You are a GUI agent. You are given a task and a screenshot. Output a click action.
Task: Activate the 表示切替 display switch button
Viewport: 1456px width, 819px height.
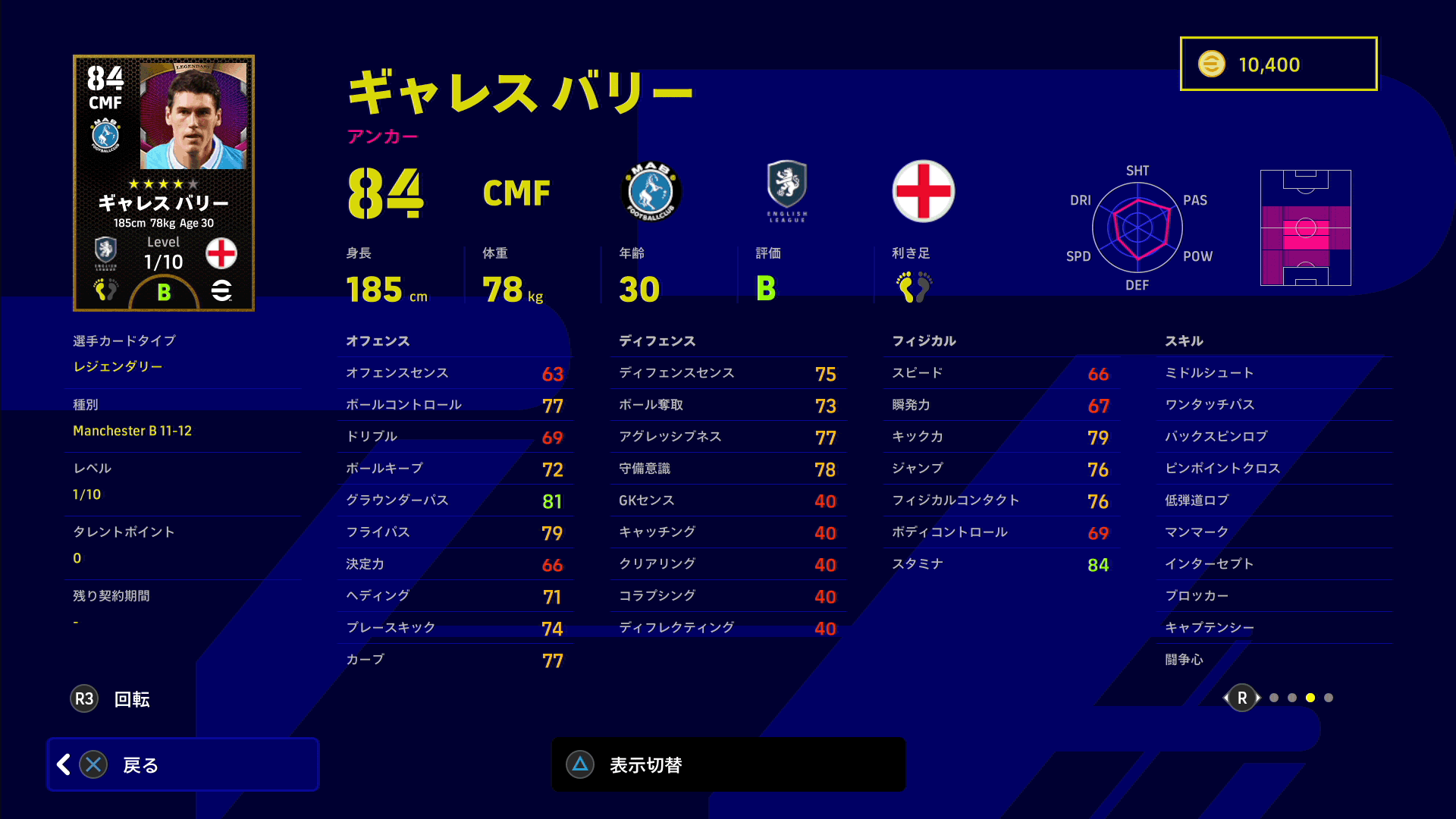728,764
